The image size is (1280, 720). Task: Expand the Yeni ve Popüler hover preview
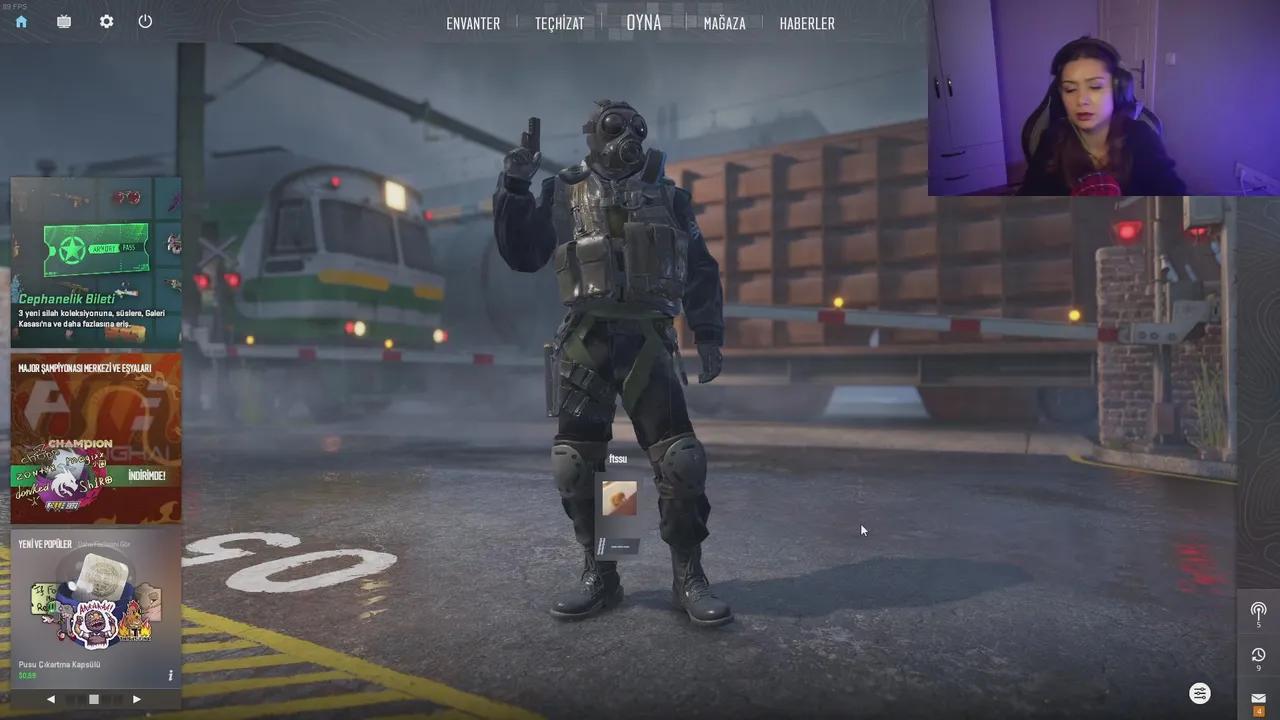pos(103,543)
